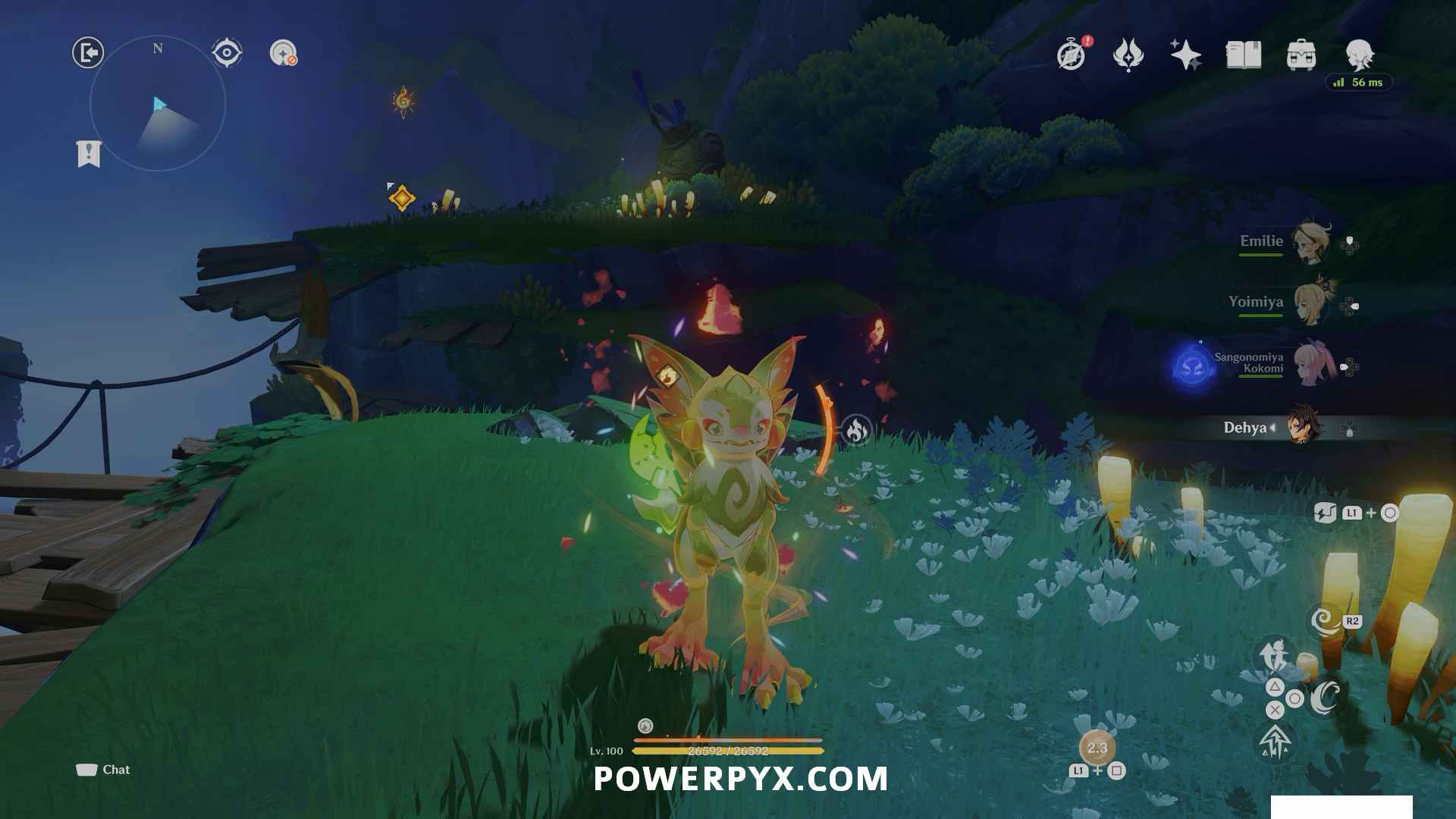The height and width of the screenshot is (819, 1456).
Task: Click the battle pass flame-leaf icon
Action: (1128, 55)
